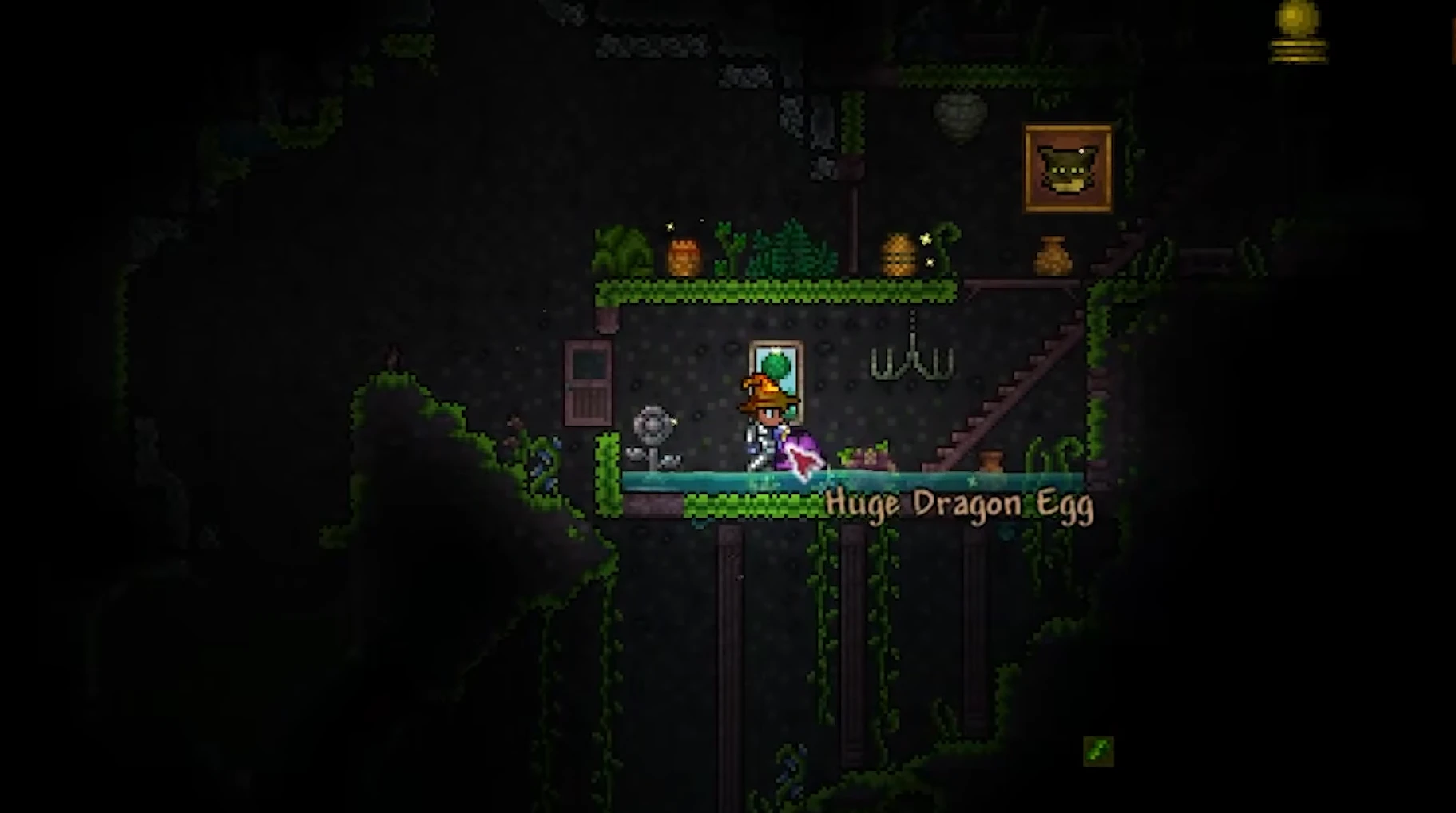Screen dimensions: 1456x813
Task: Click the cat portrait painting on the upper wall
Action: [1068, 165]
